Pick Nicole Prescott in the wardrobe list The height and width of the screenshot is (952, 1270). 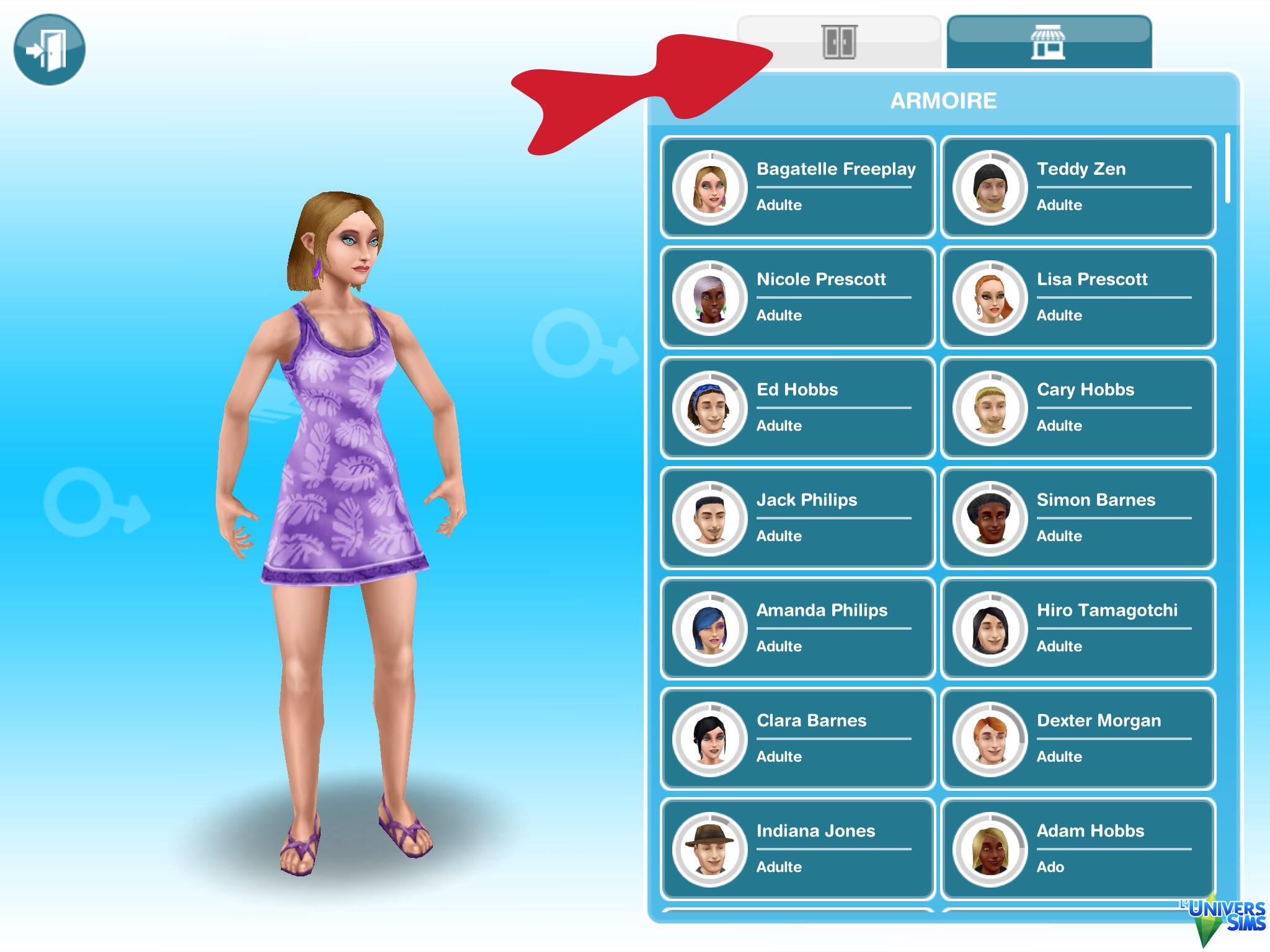click(x=797, y=297)
